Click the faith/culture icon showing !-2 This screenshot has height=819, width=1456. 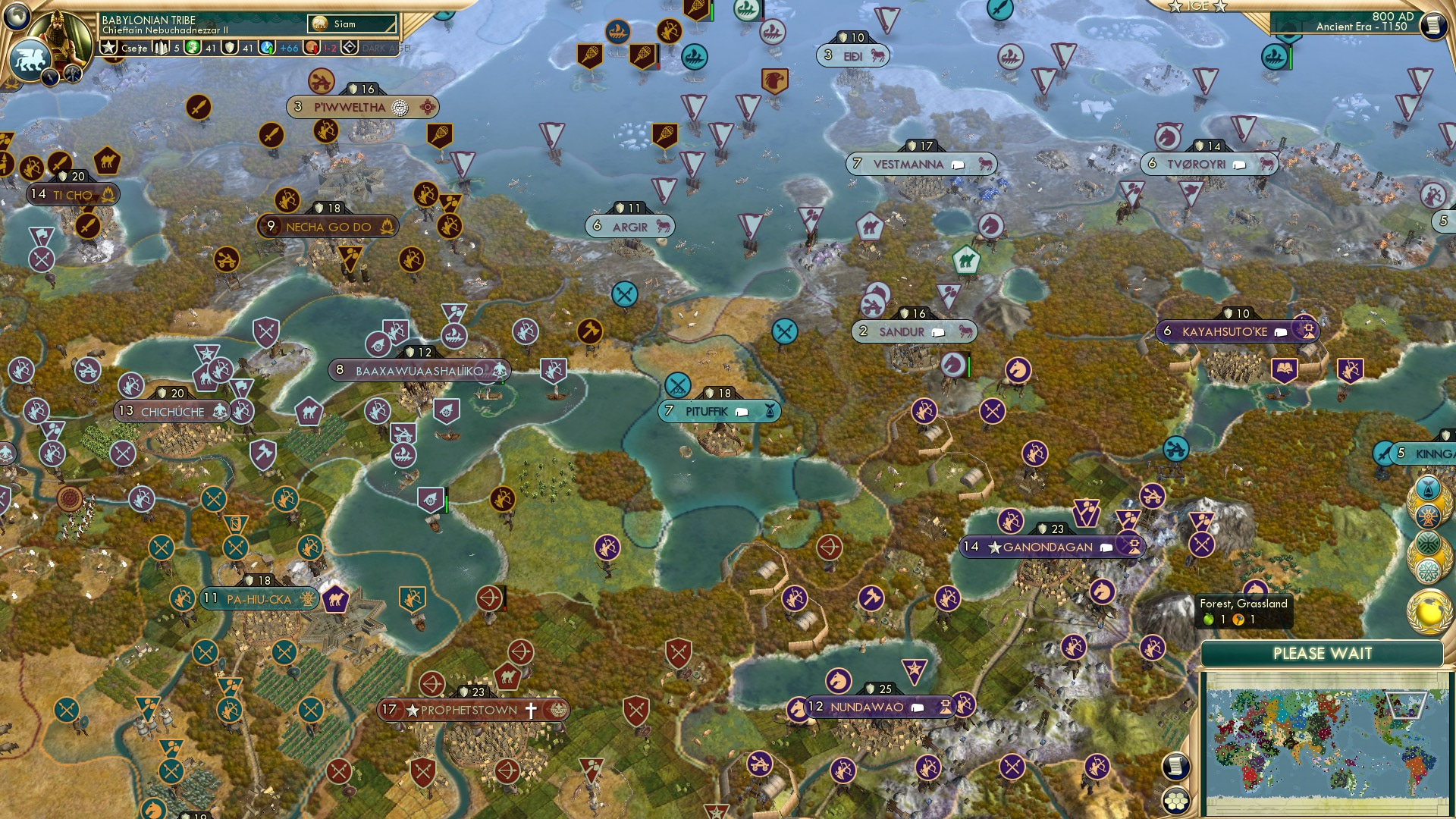311,48
